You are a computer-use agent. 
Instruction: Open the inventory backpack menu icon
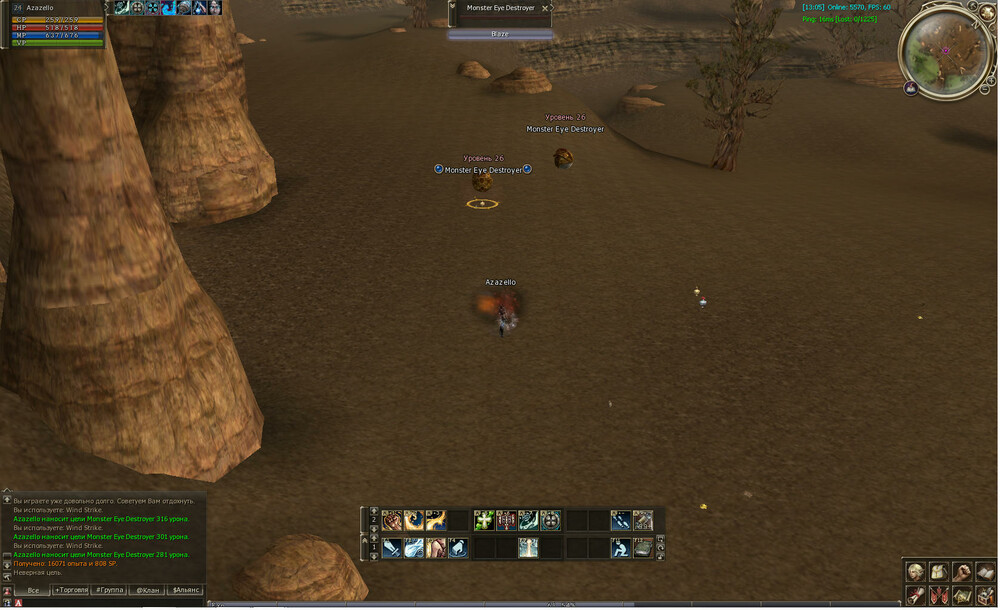[x=939, y=572]
